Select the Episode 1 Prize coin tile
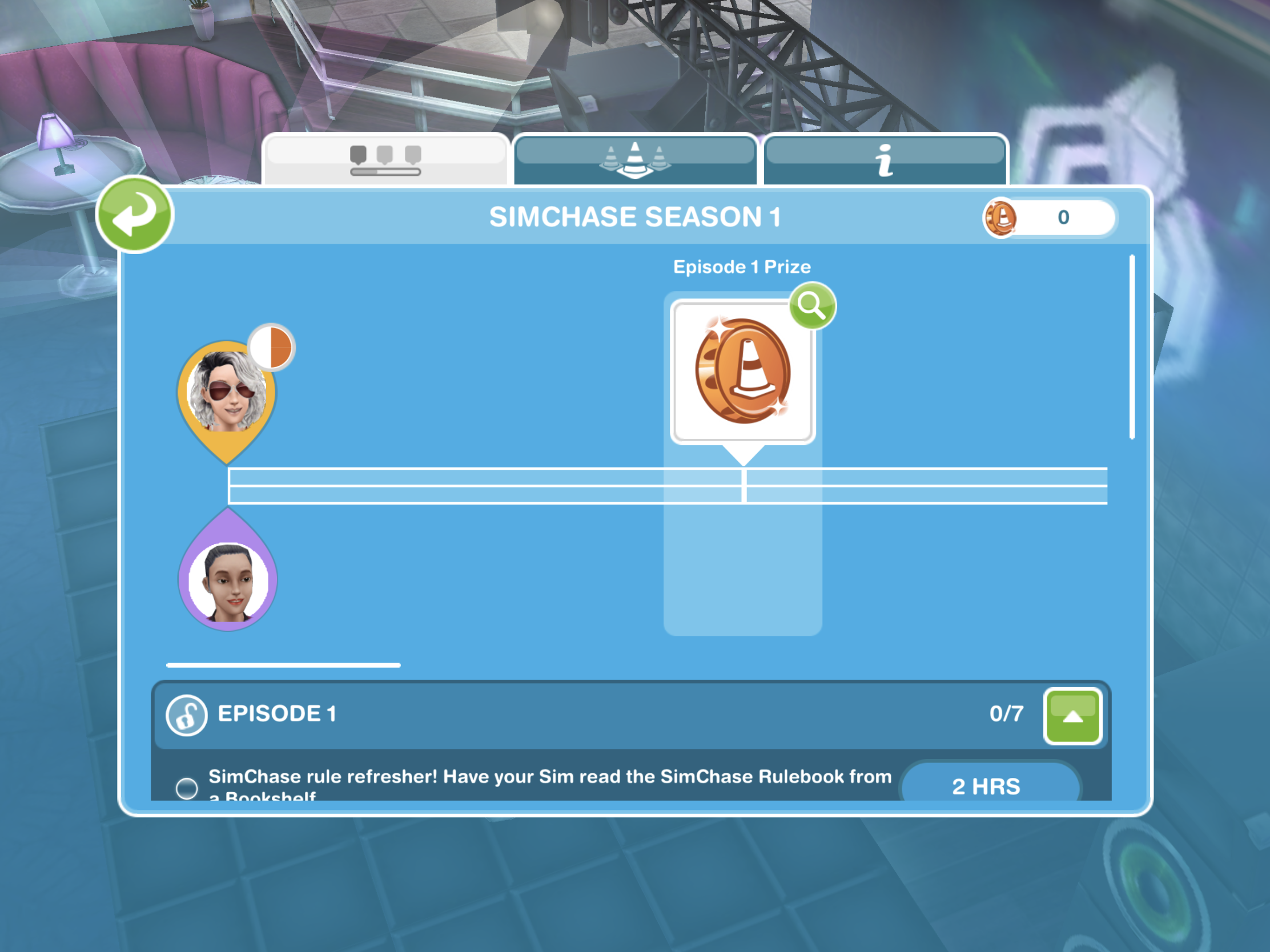The height and width of the screenshot is (952, 1270). point(742,372)
